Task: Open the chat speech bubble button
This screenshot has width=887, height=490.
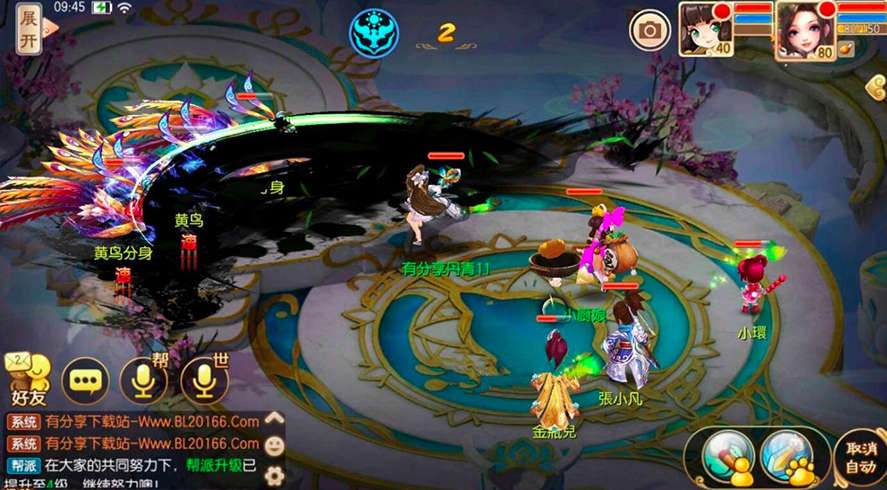Action: [85, 380]
